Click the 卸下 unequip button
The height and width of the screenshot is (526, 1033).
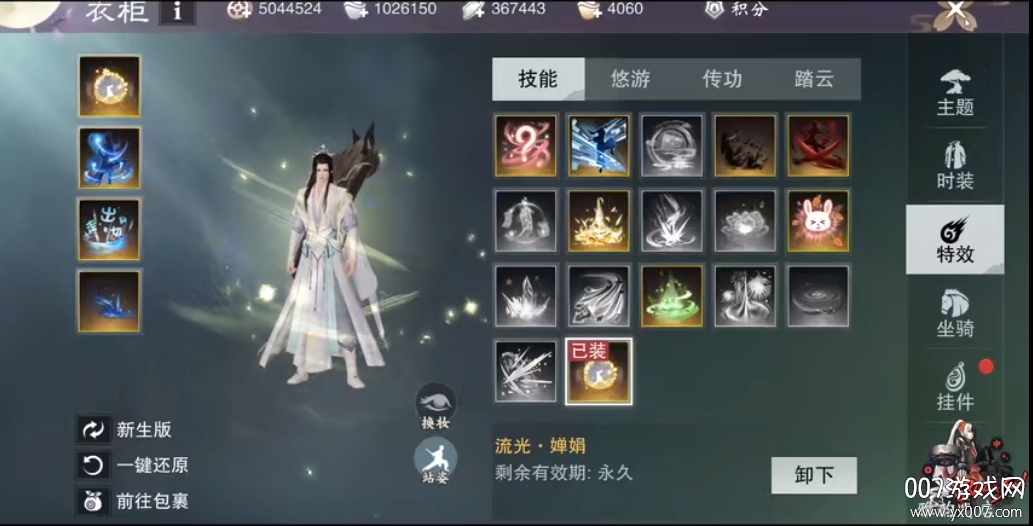[814, 475]
